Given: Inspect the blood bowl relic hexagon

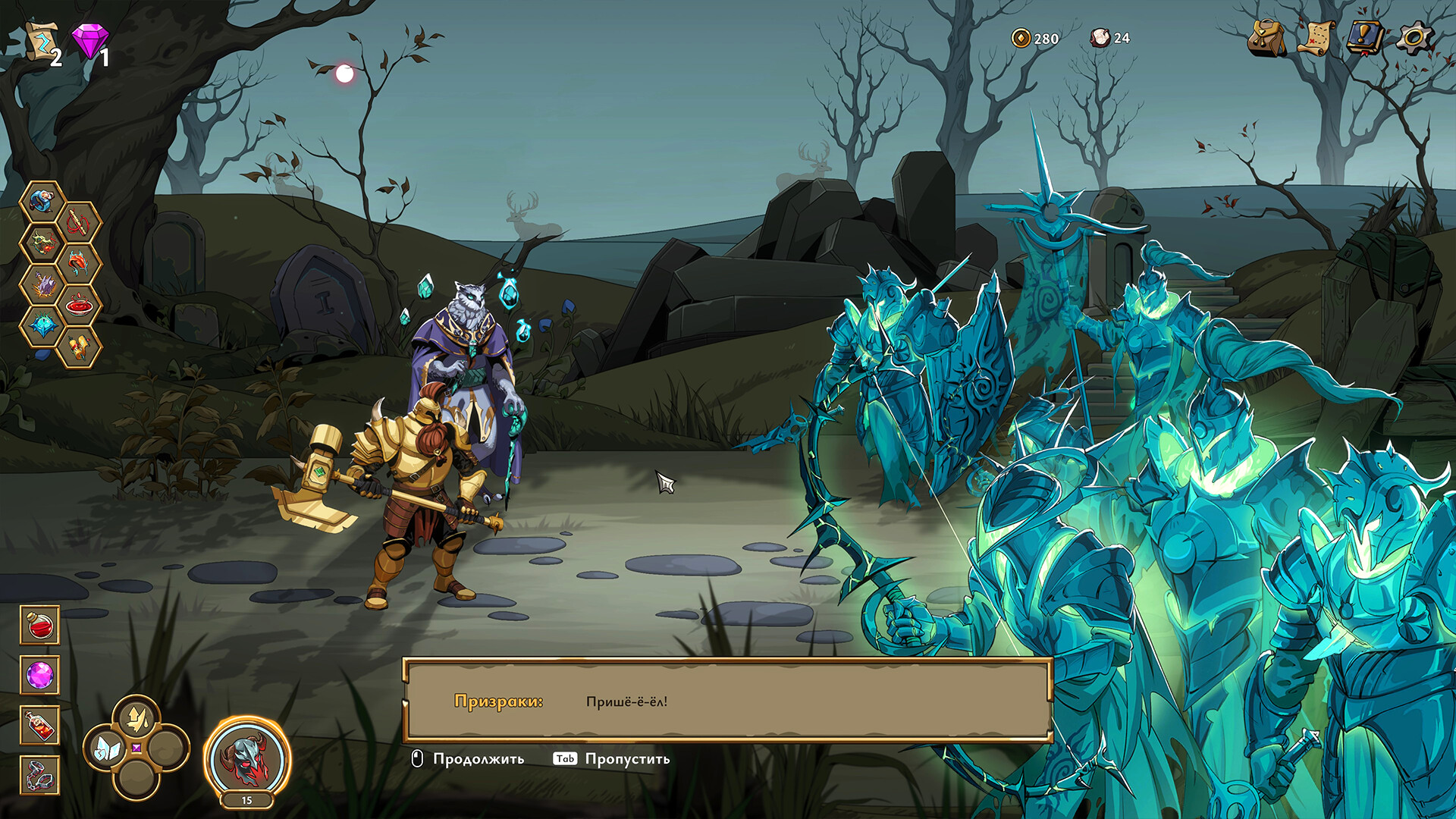Looking at the screenshot, I should [79, 306].
